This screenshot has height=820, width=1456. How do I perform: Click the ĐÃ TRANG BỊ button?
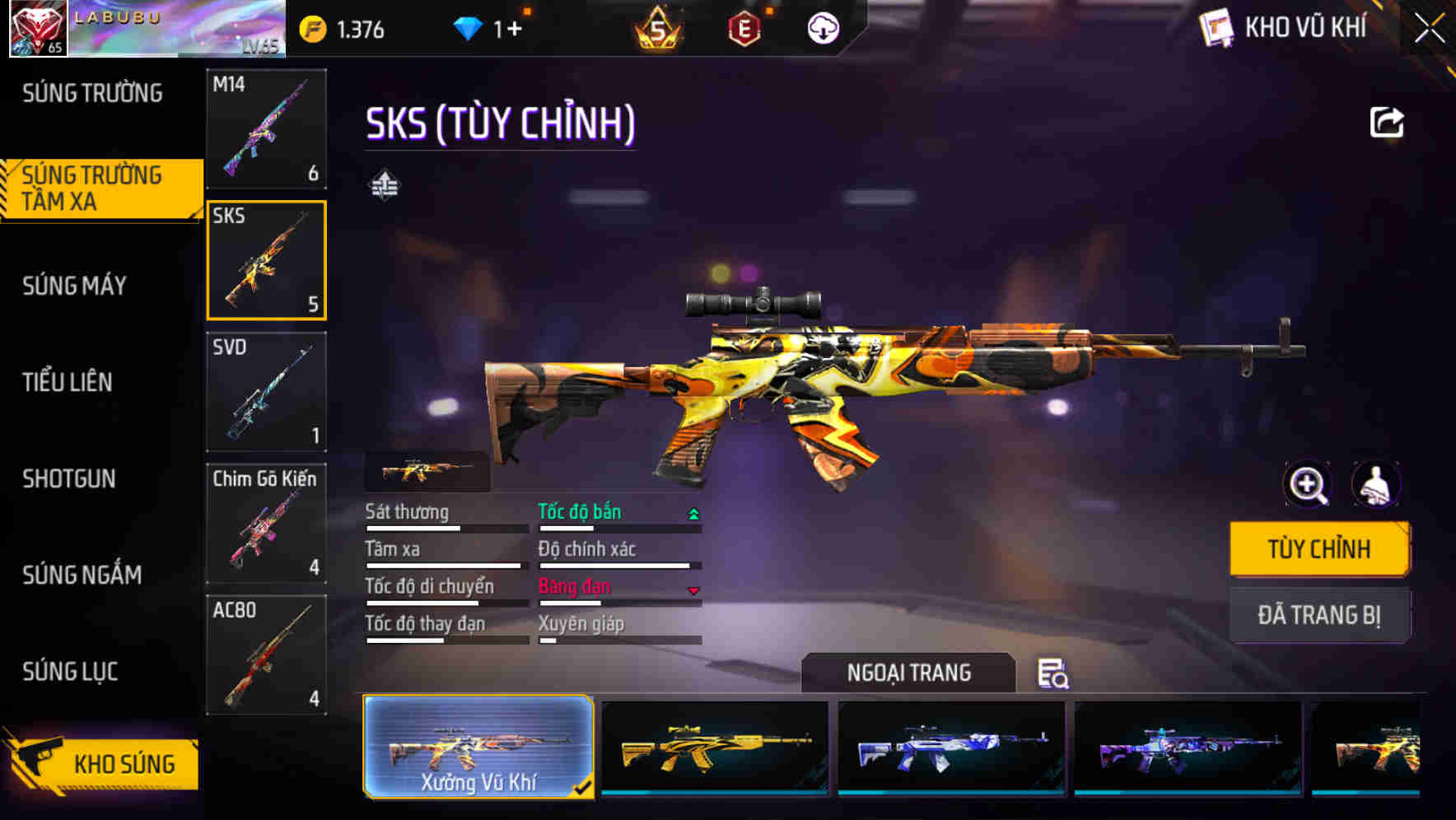(1319, 615)
